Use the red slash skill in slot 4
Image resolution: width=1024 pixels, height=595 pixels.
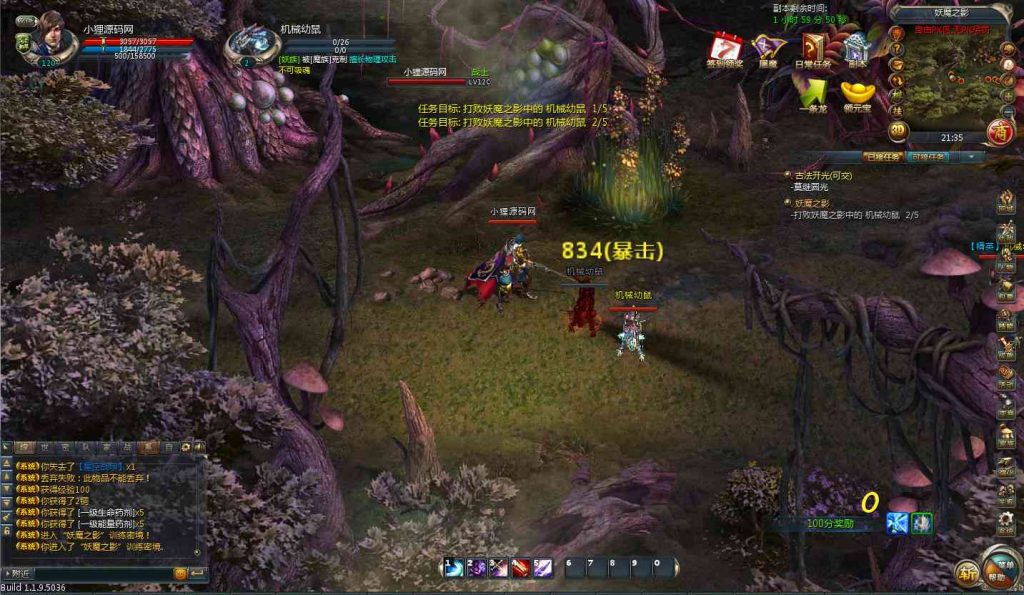point(520,568)
